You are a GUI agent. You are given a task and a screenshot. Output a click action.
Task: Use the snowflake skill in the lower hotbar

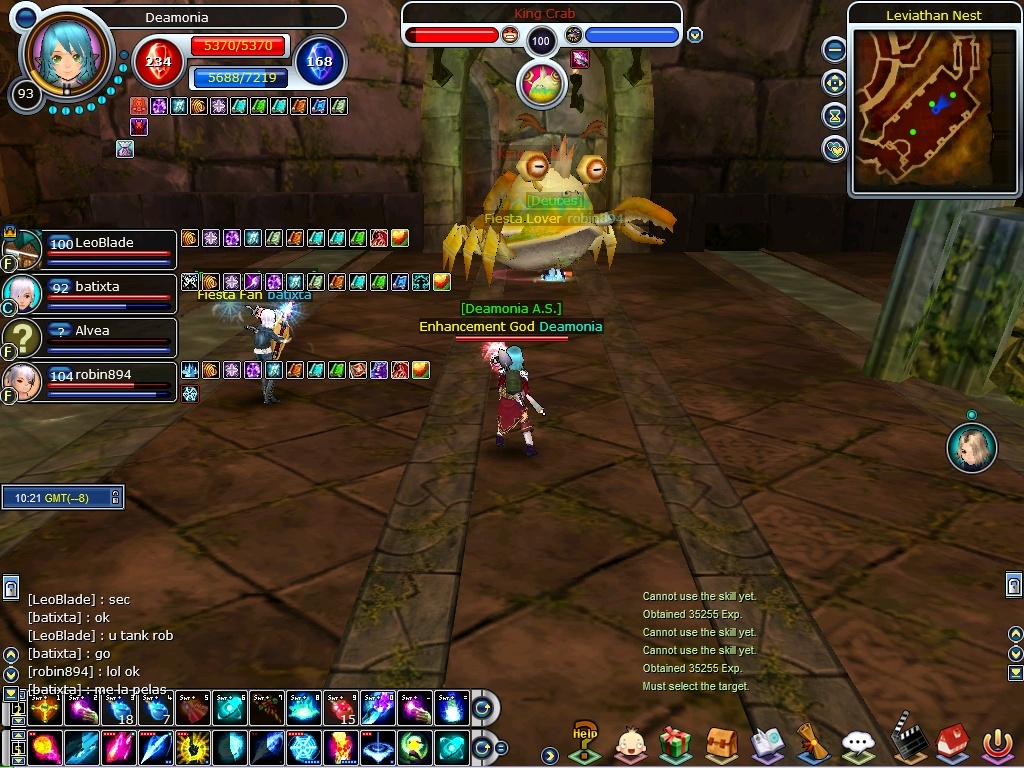point(303,747)
